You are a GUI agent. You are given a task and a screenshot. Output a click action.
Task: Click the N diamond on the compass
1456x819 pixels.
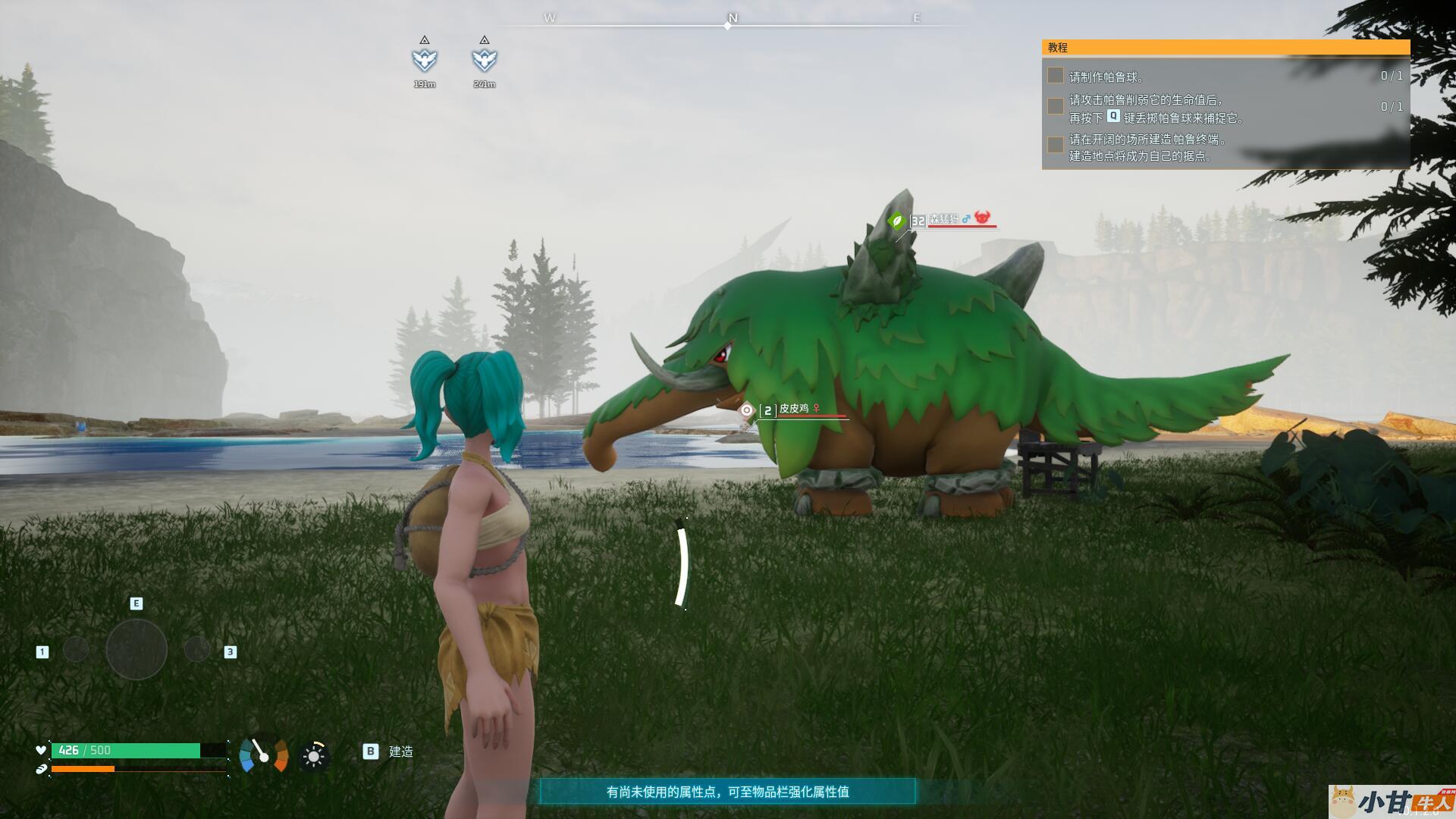click(728, 26)
